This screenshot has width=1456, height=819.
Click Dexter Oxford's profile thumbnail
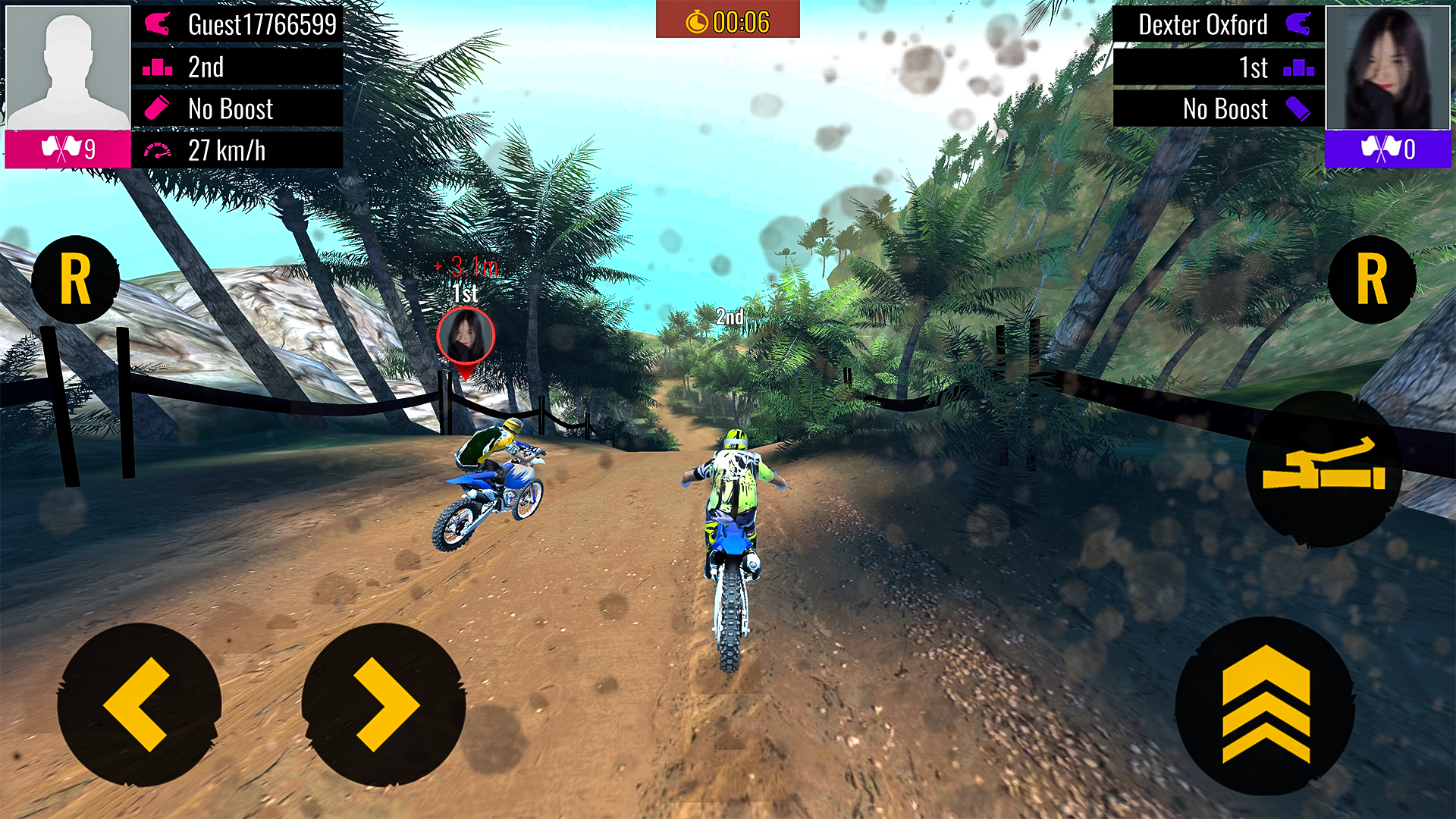click(1389, 67)
